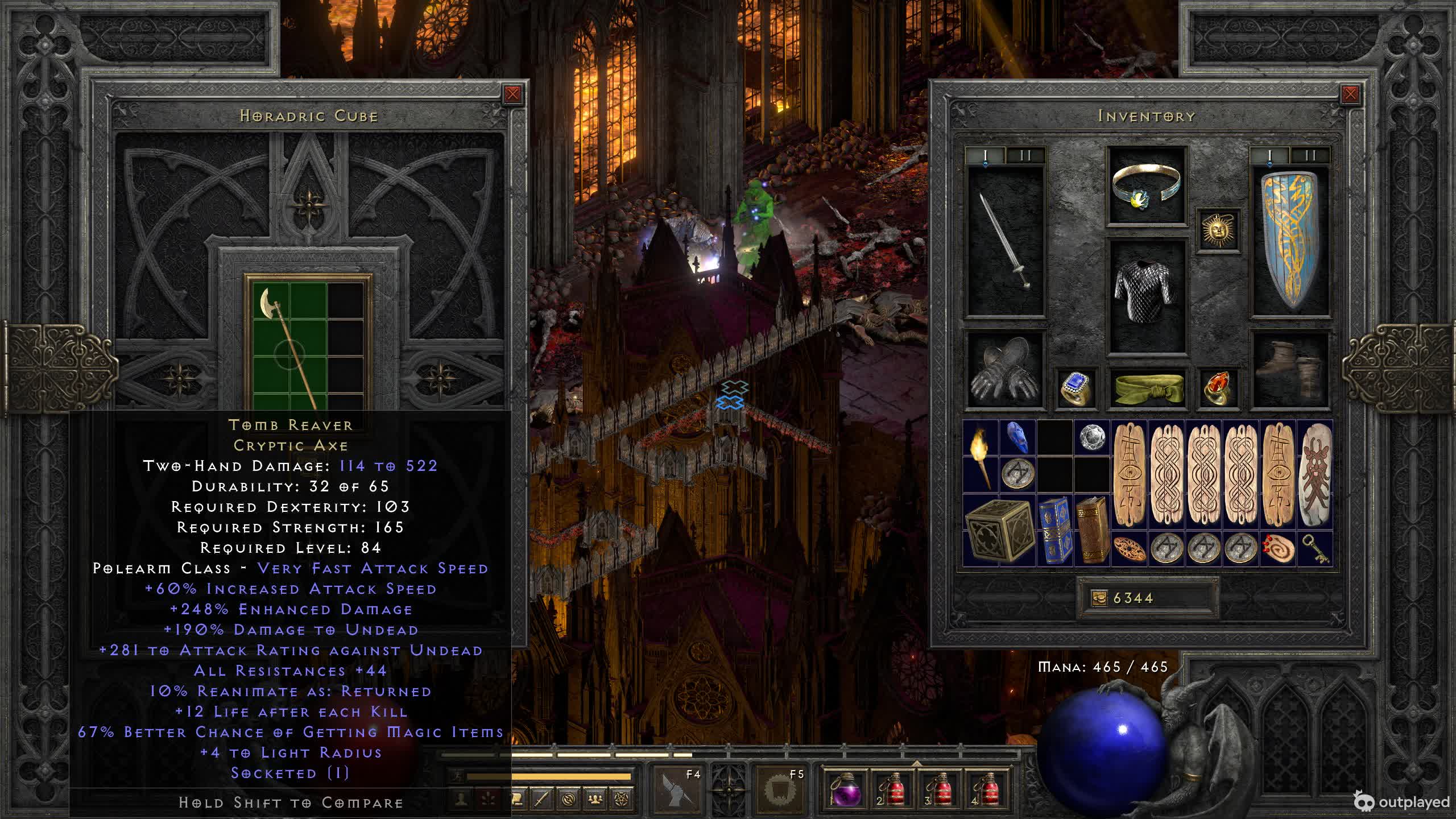Click the circlet in the helmet slot
The height and width of the screenshot is (819, 1456).
(x=1147, y=186)
